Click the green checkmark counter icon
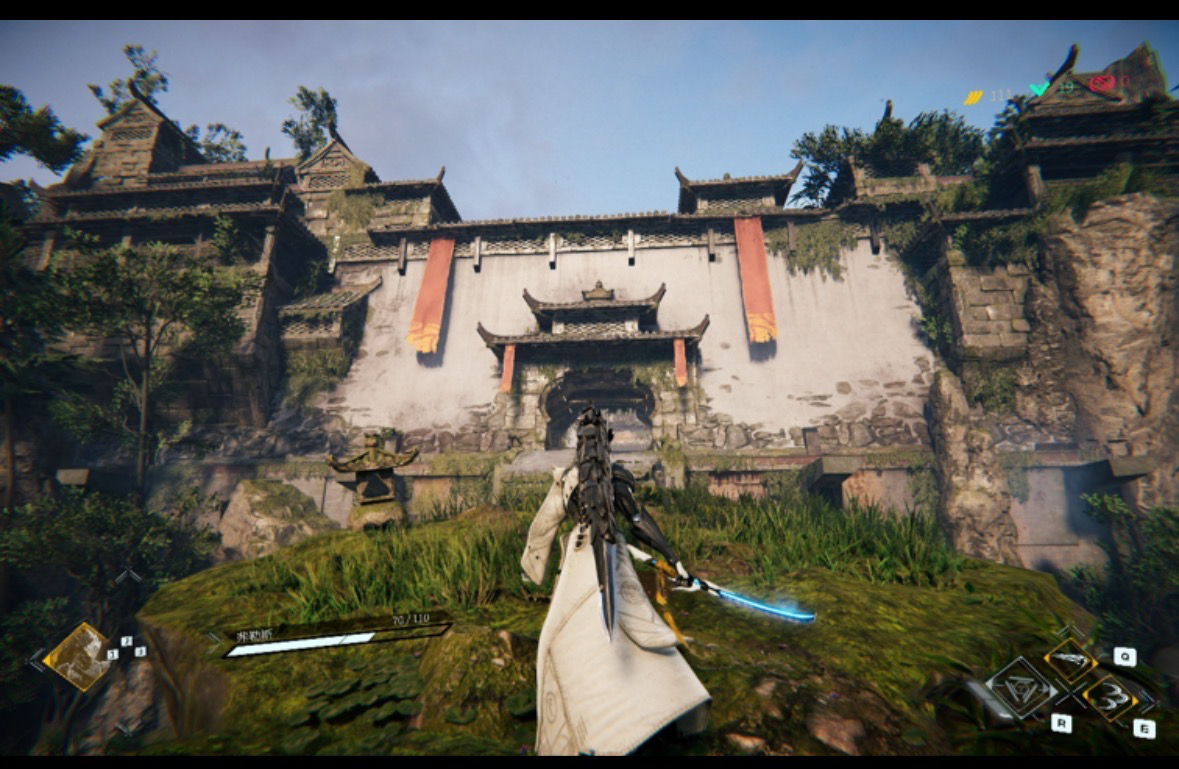 coord(1040,89)
